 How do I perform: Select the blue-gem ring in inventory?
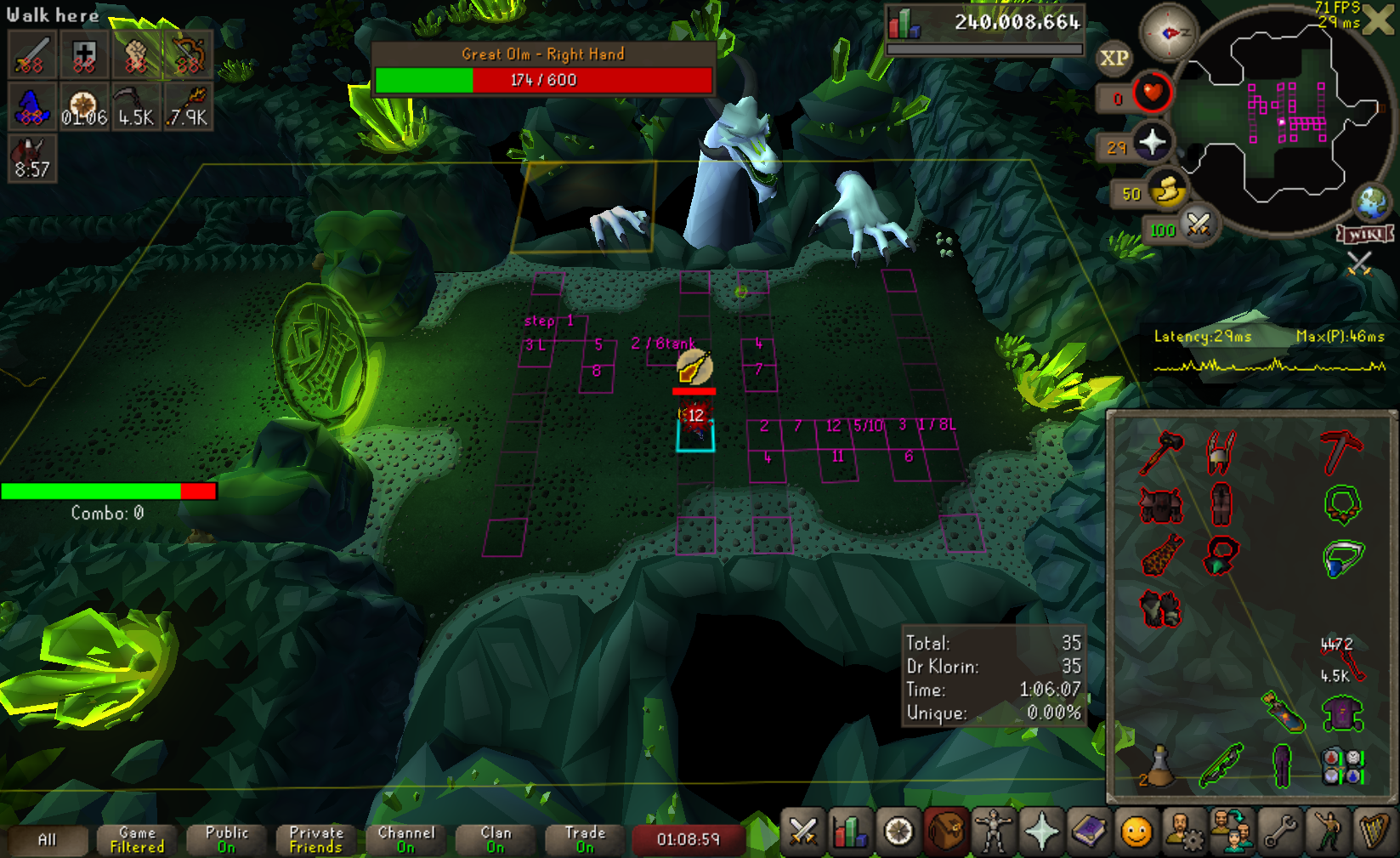(x=1342, y=558)
